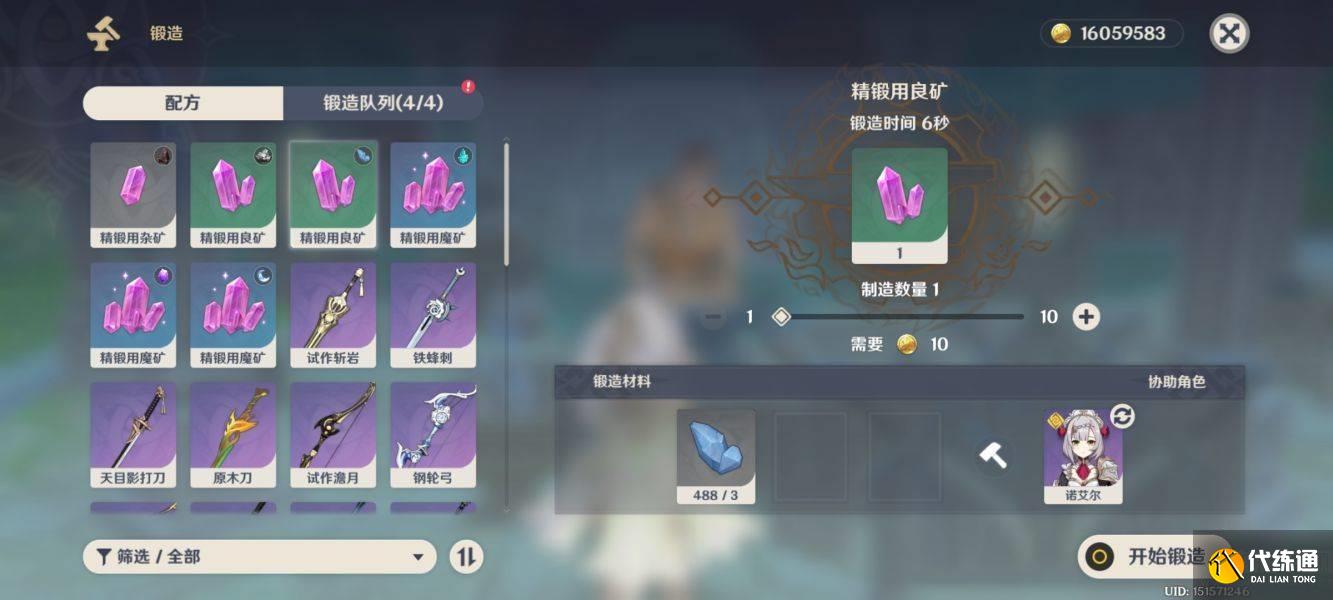Switch to the 锻造队列 (4/4) tab
The image size is (1333, 600).
(383, 103)
